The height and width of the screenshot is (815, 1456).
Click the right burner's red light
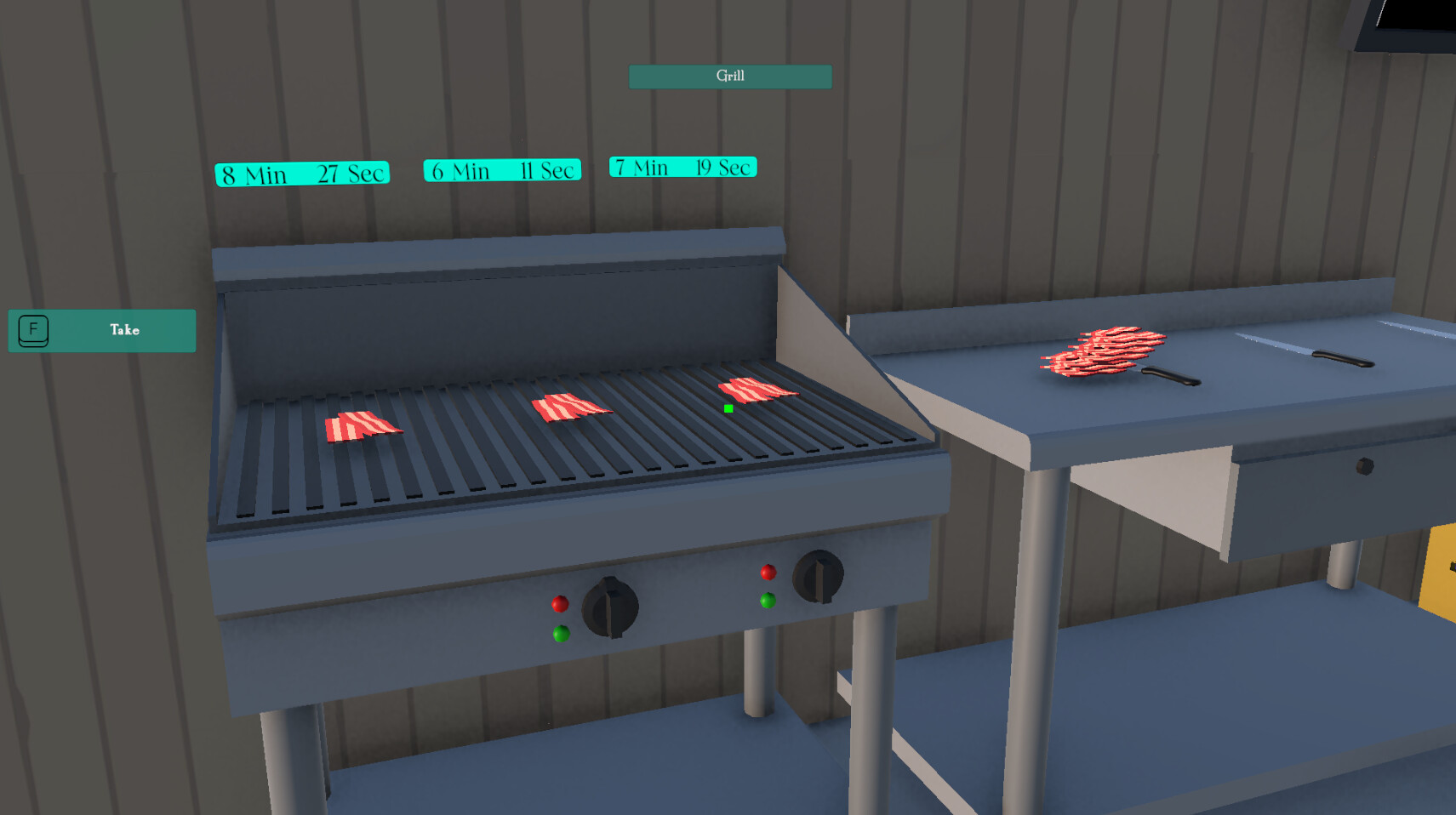pyautogui.click(x=768, y=573)
